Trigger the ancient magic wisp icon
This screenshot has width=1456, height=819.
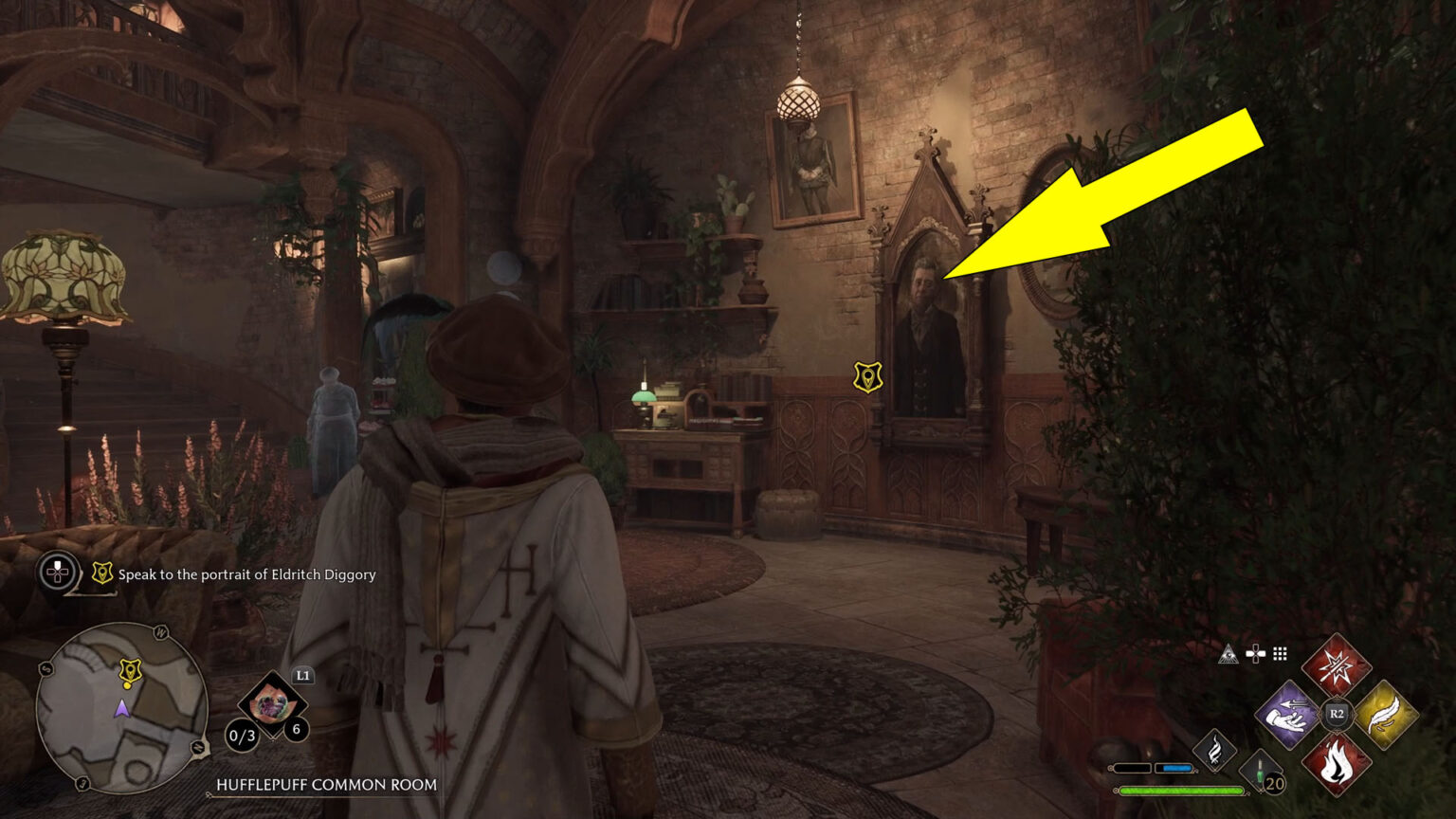click(x=1214, y=749)
